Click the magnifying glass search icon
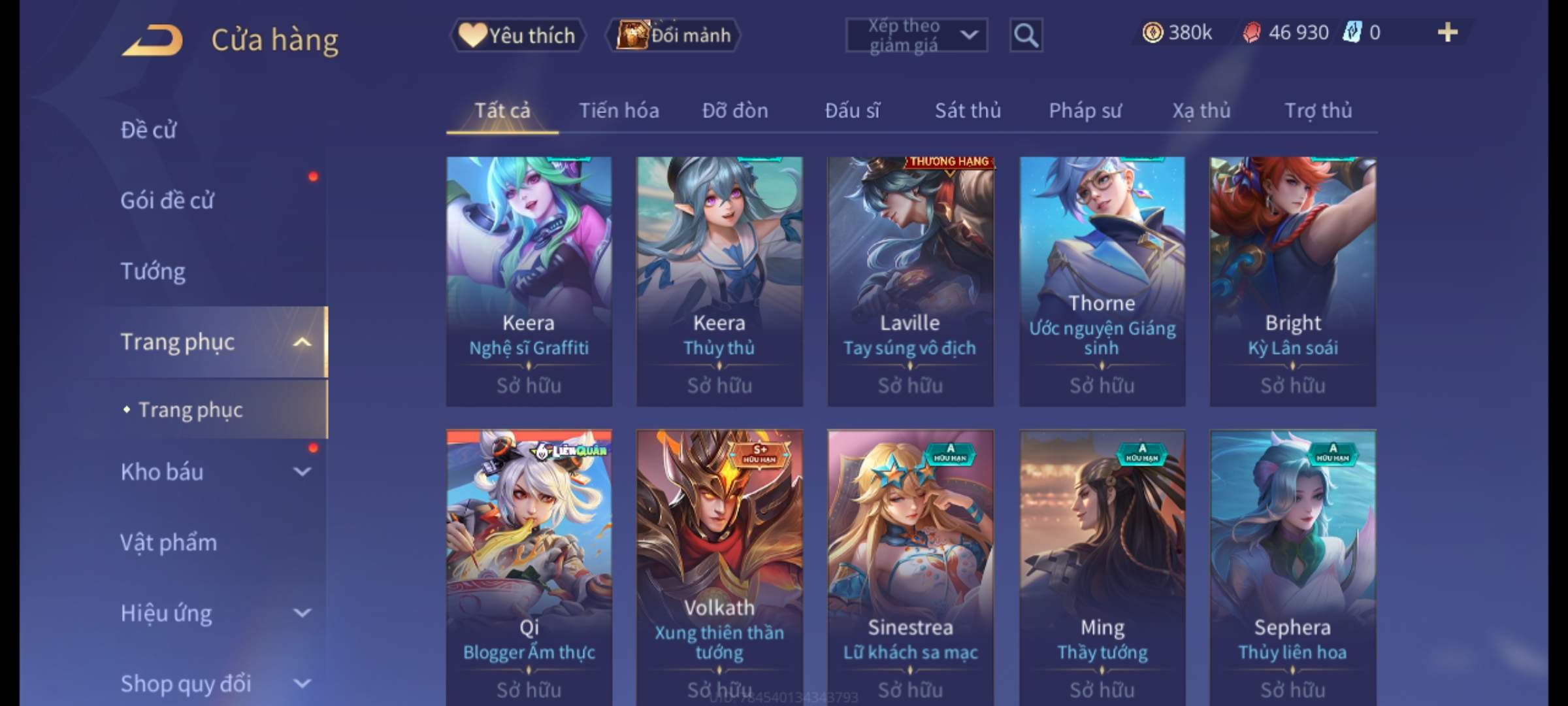 [x=1026, y=35]
